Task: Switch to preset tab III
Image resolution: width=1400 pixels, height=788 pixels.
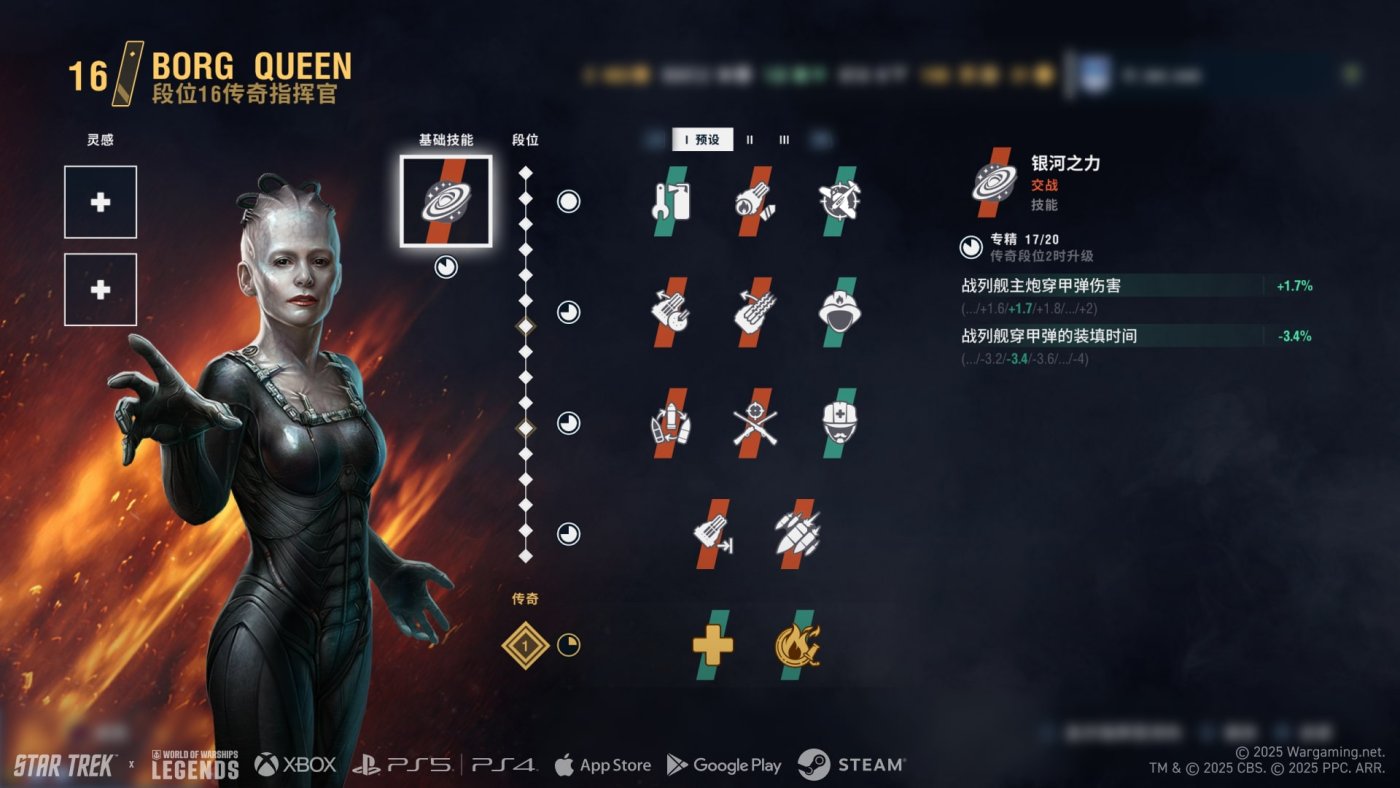Action: click(x=784, y=140)
